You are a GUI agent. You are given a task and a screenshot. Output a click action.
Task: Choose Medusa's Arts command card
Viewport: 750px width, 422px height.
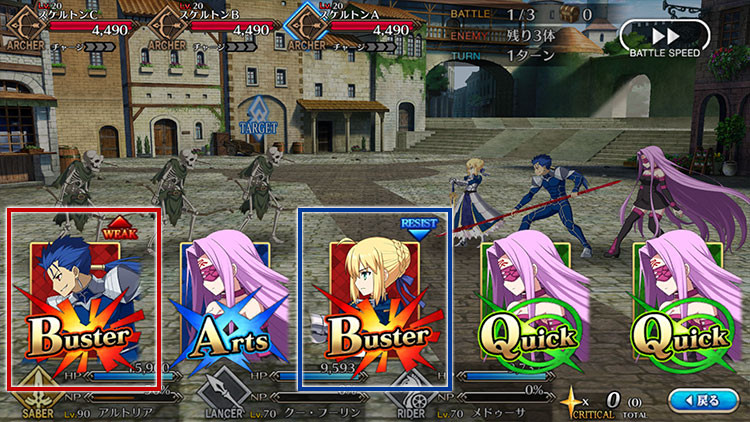pyautogui.click(x=225, y=300)
